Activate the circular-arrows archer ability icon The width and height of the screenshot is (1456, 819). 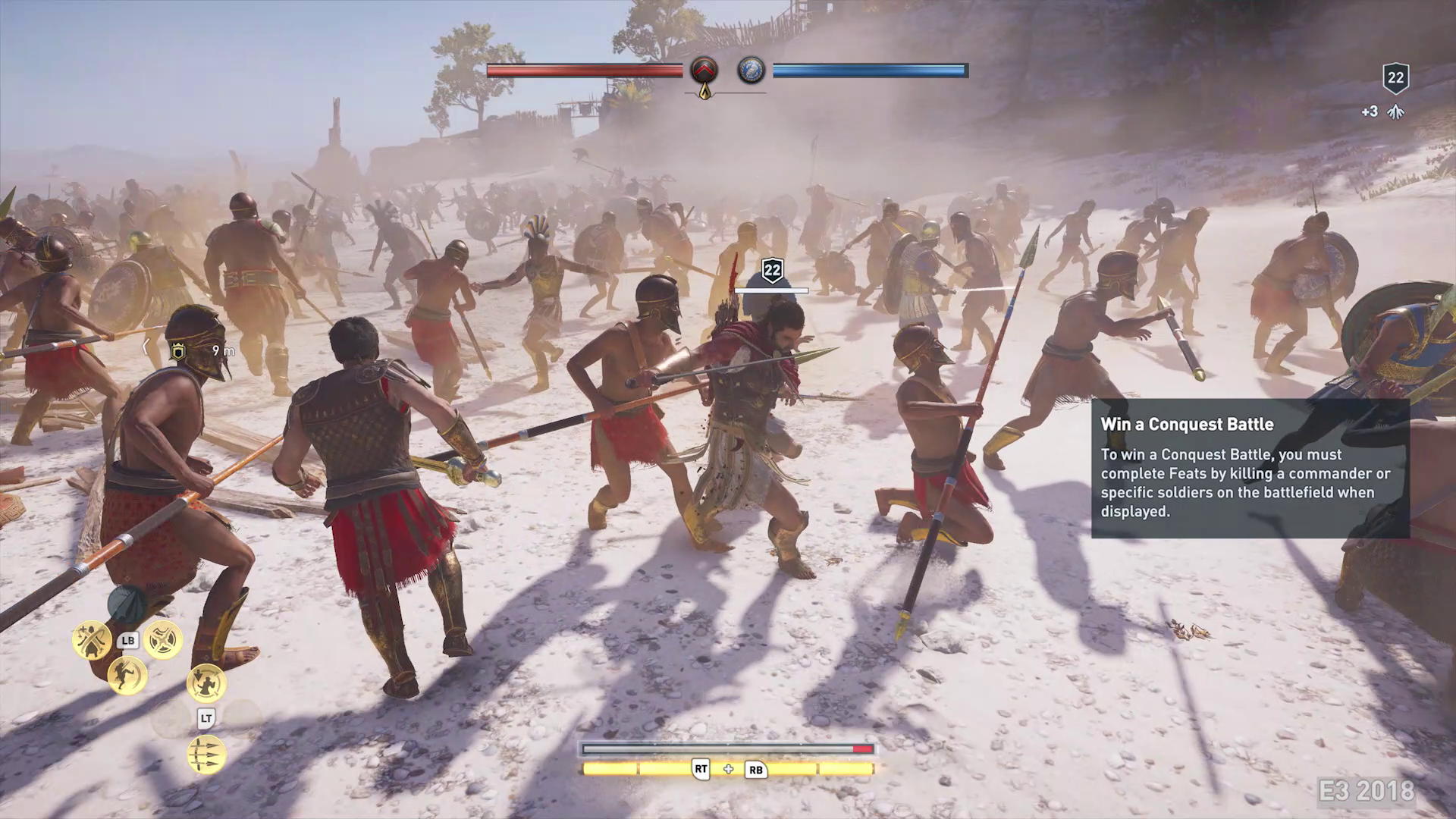[206, 684]
